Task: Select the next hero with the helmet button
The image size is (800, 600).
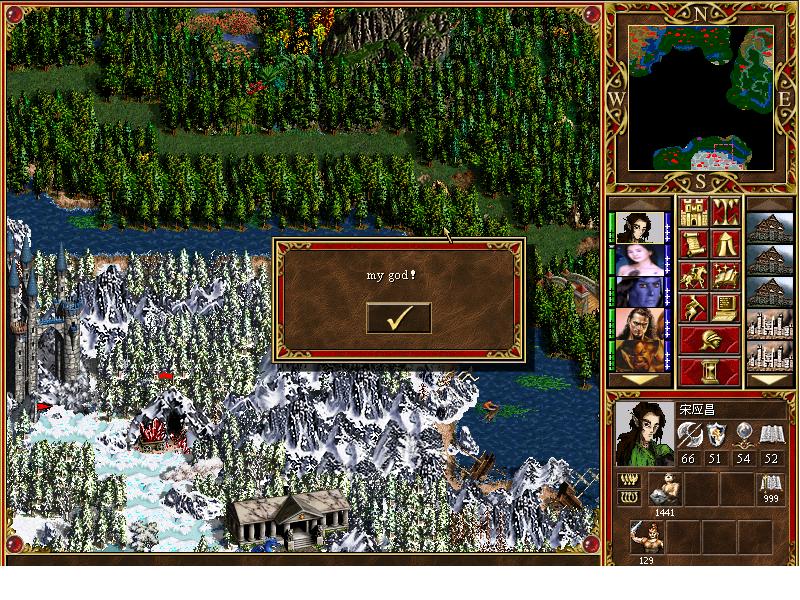Action: [709, 340]
